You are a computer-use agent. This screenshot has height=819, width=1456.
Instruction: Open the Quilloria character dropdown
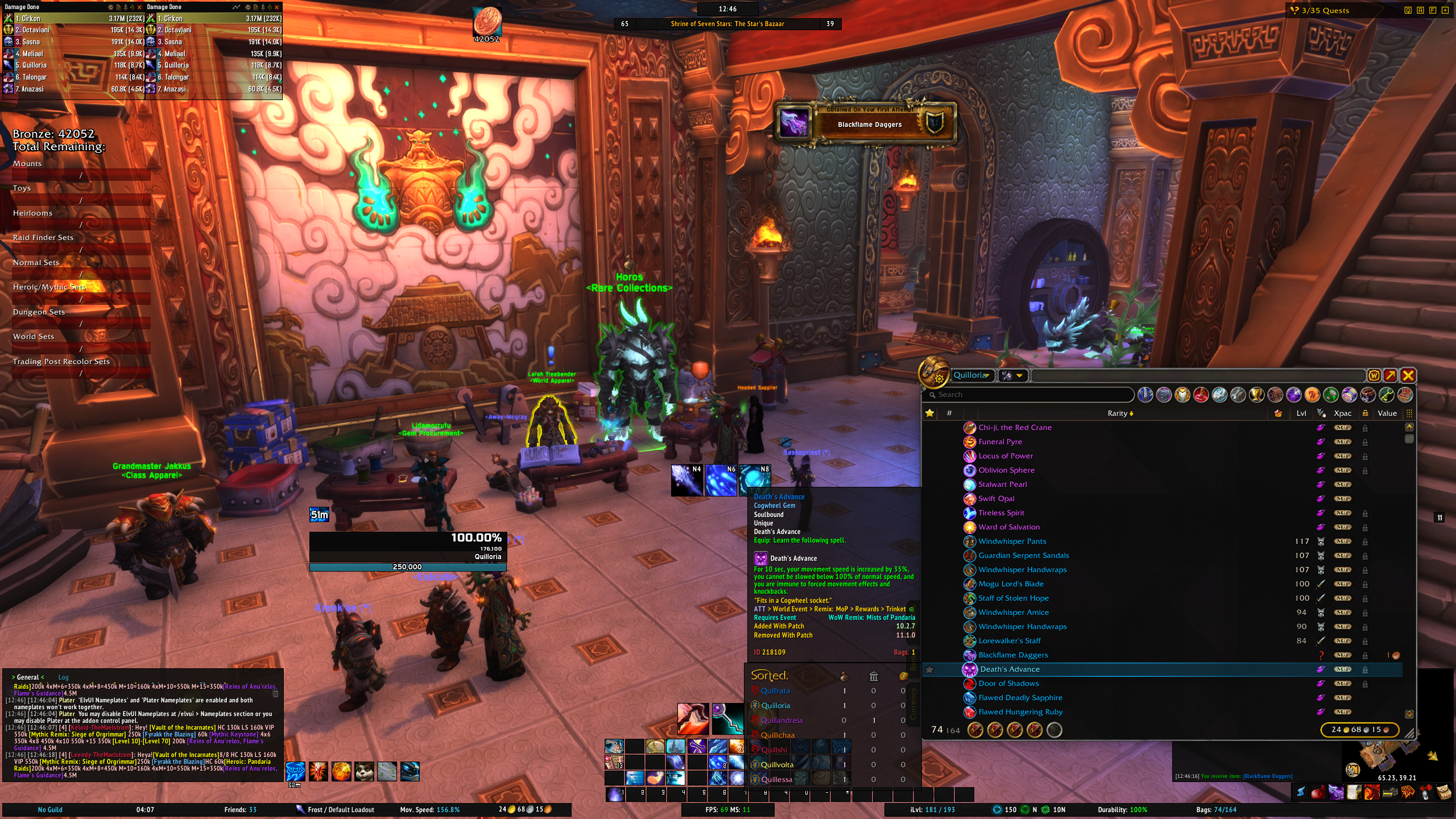pos(973,375)
